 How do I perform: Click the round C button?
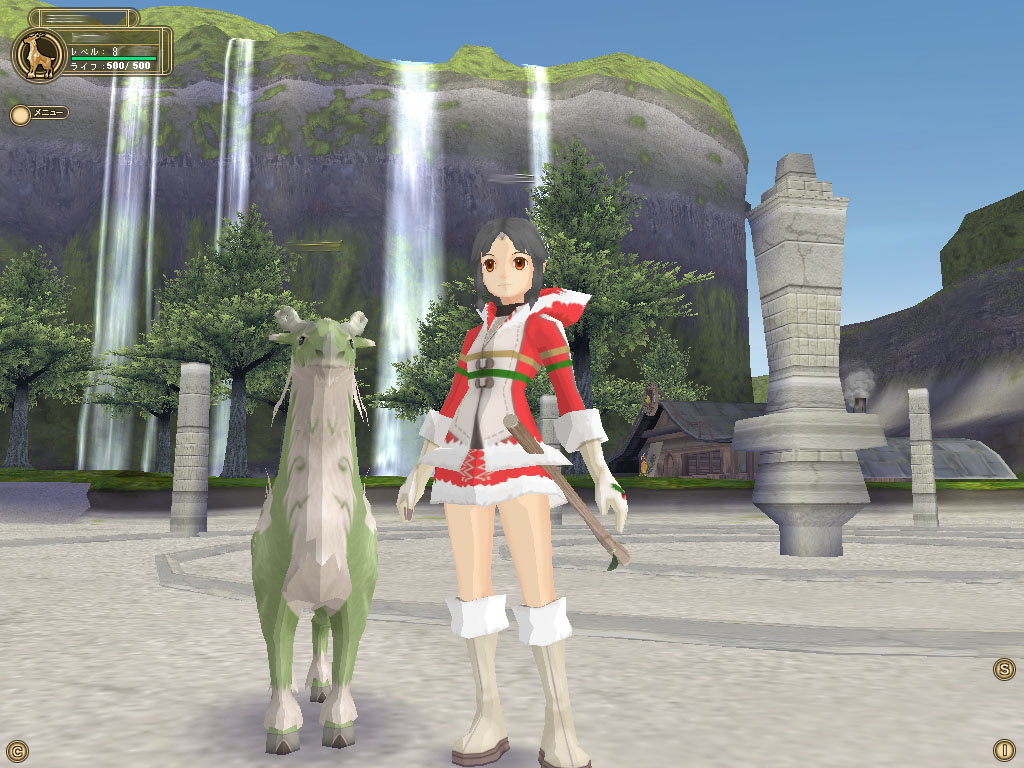tap(17, 750)
